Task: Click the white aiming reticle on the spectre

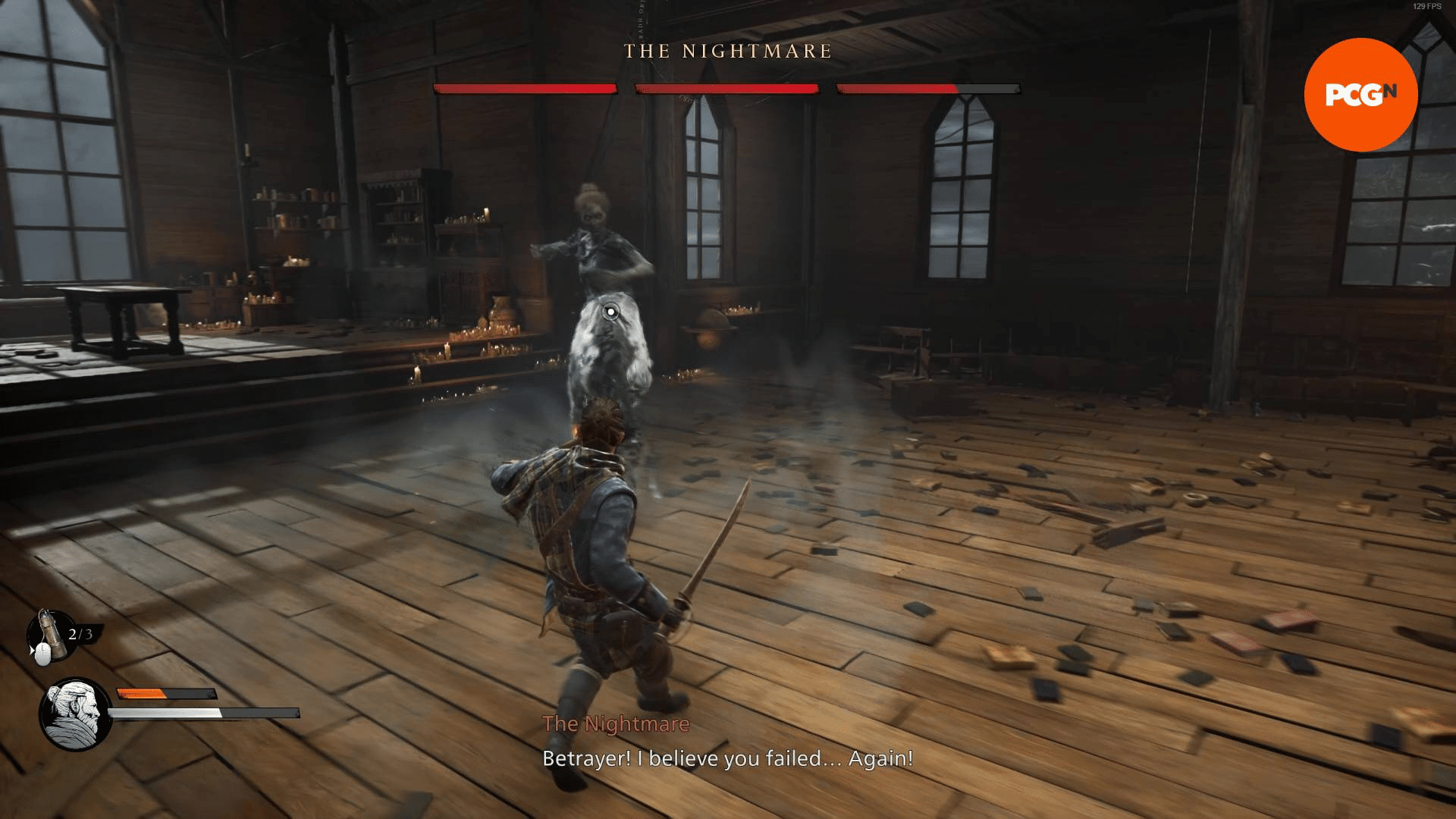Action: pos(610,311)
